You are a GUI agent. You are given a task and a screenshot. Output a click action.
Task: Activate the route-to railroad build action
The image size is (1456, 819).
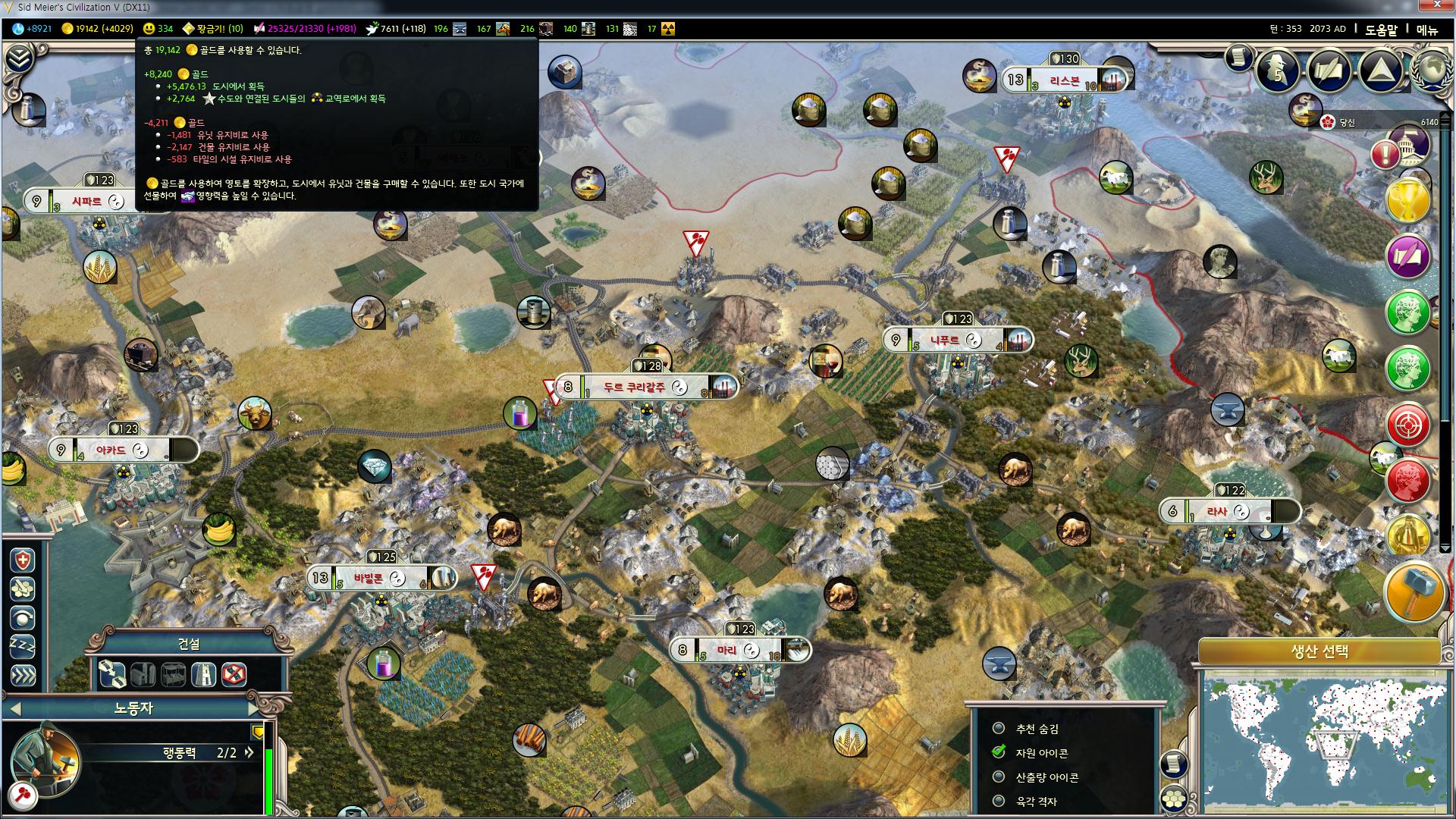(x=112, y=673)
